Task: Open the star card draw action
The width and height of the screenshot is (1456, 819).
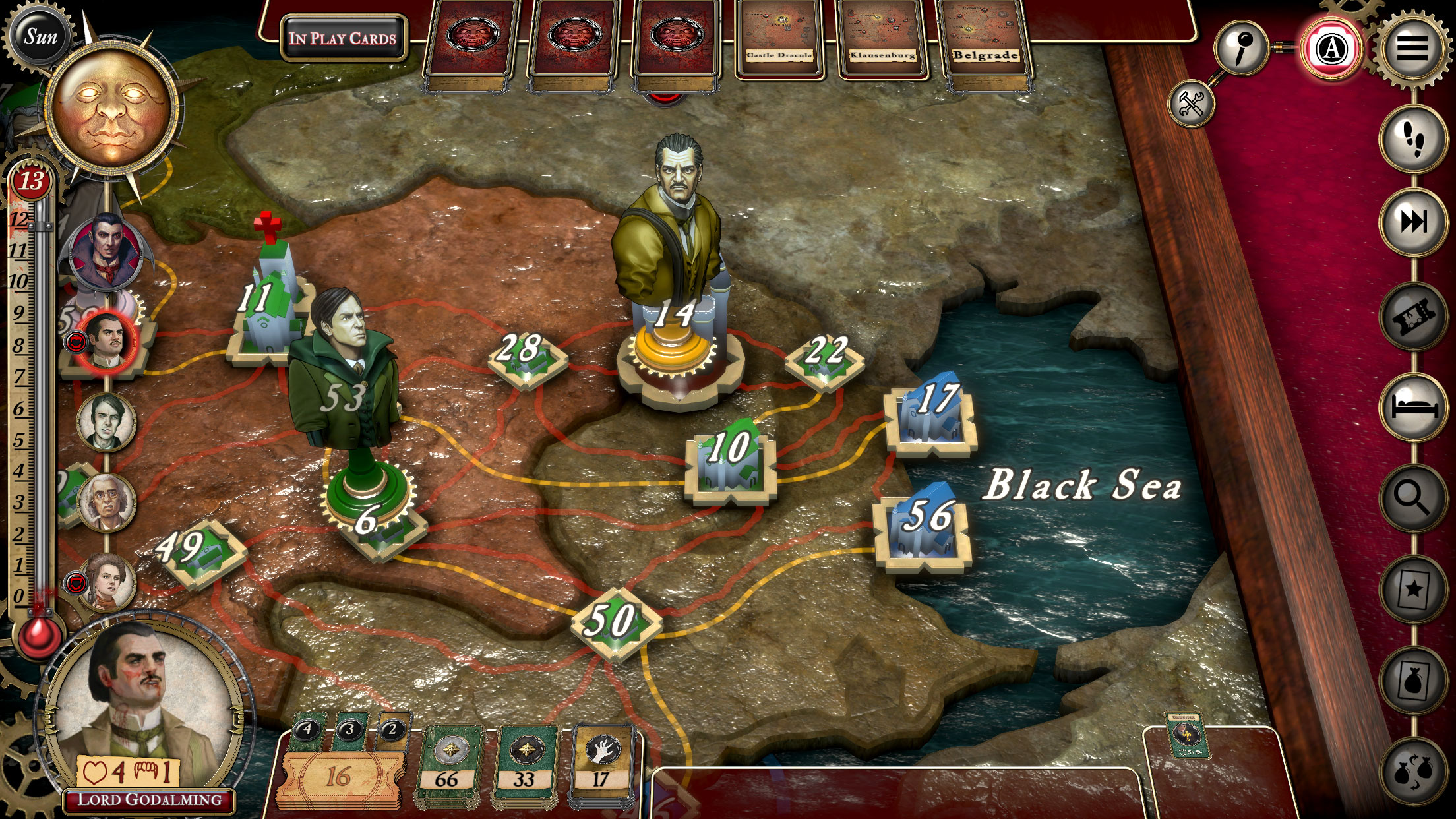Action: click(x=1412, y=589)
